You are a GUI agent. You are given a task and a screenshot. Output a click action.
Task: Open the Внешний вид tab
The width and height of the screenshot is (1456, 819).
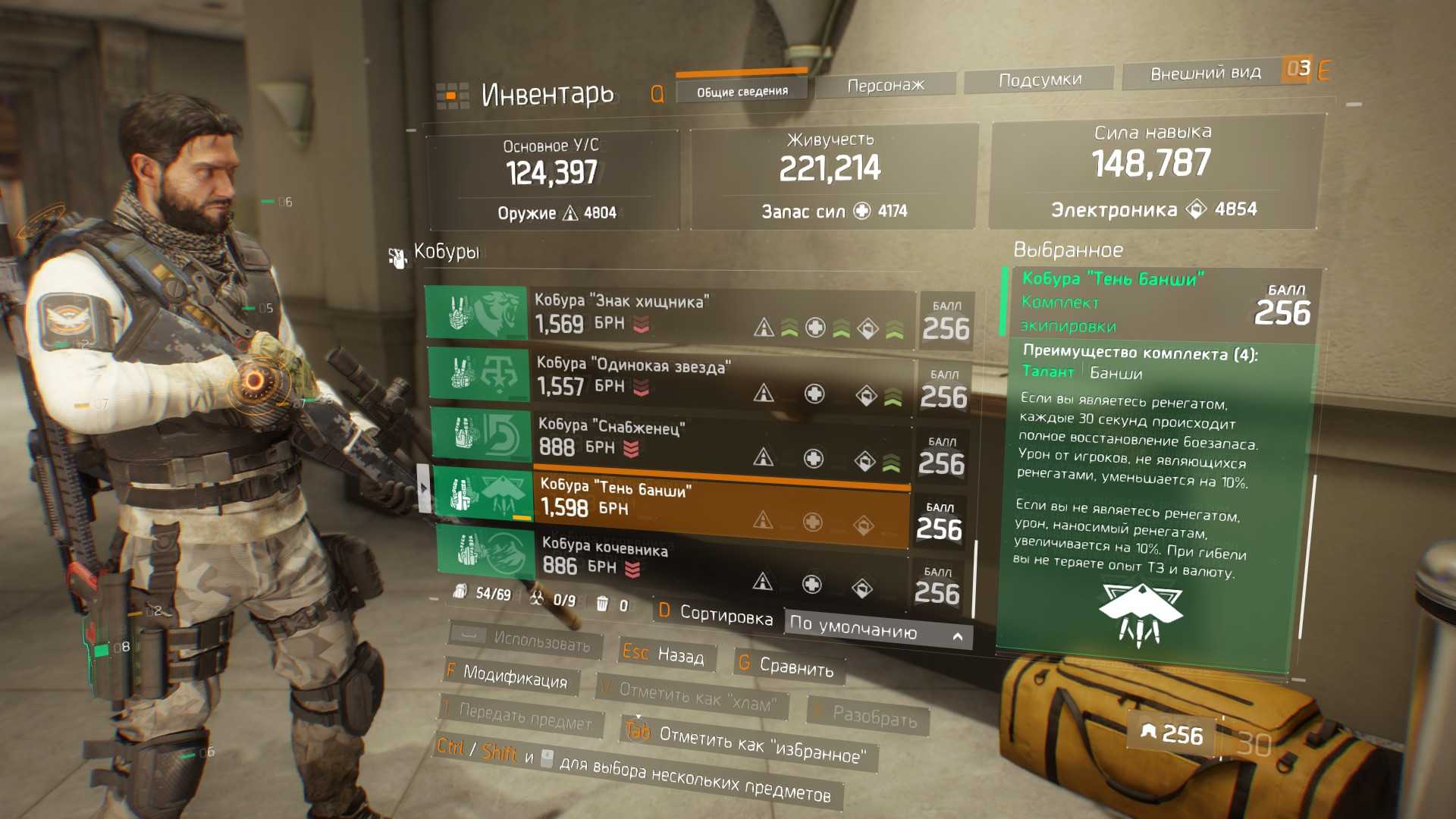pos(1205,74)
